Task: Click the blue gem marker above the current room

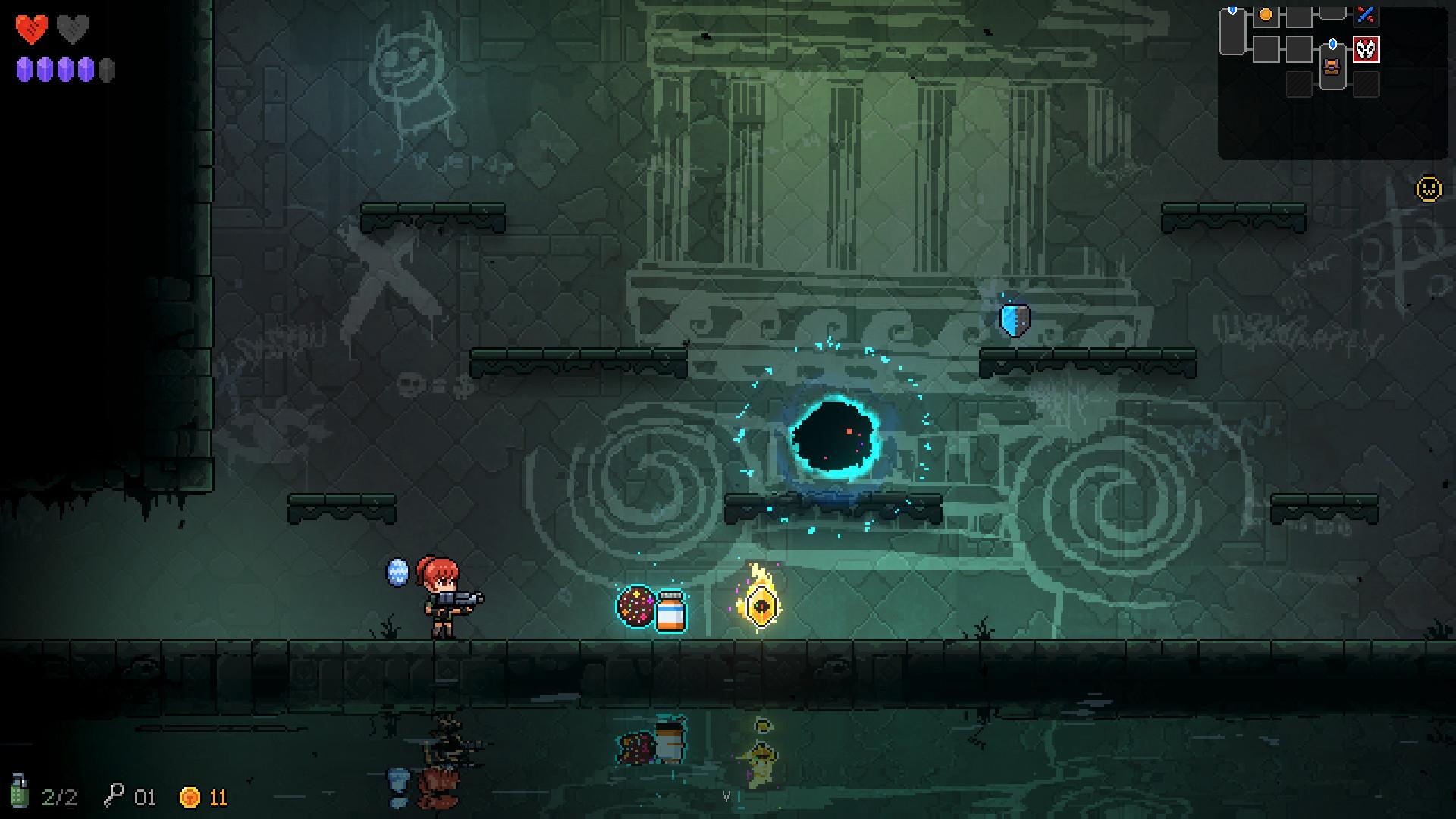Action: pos(1332,44)
